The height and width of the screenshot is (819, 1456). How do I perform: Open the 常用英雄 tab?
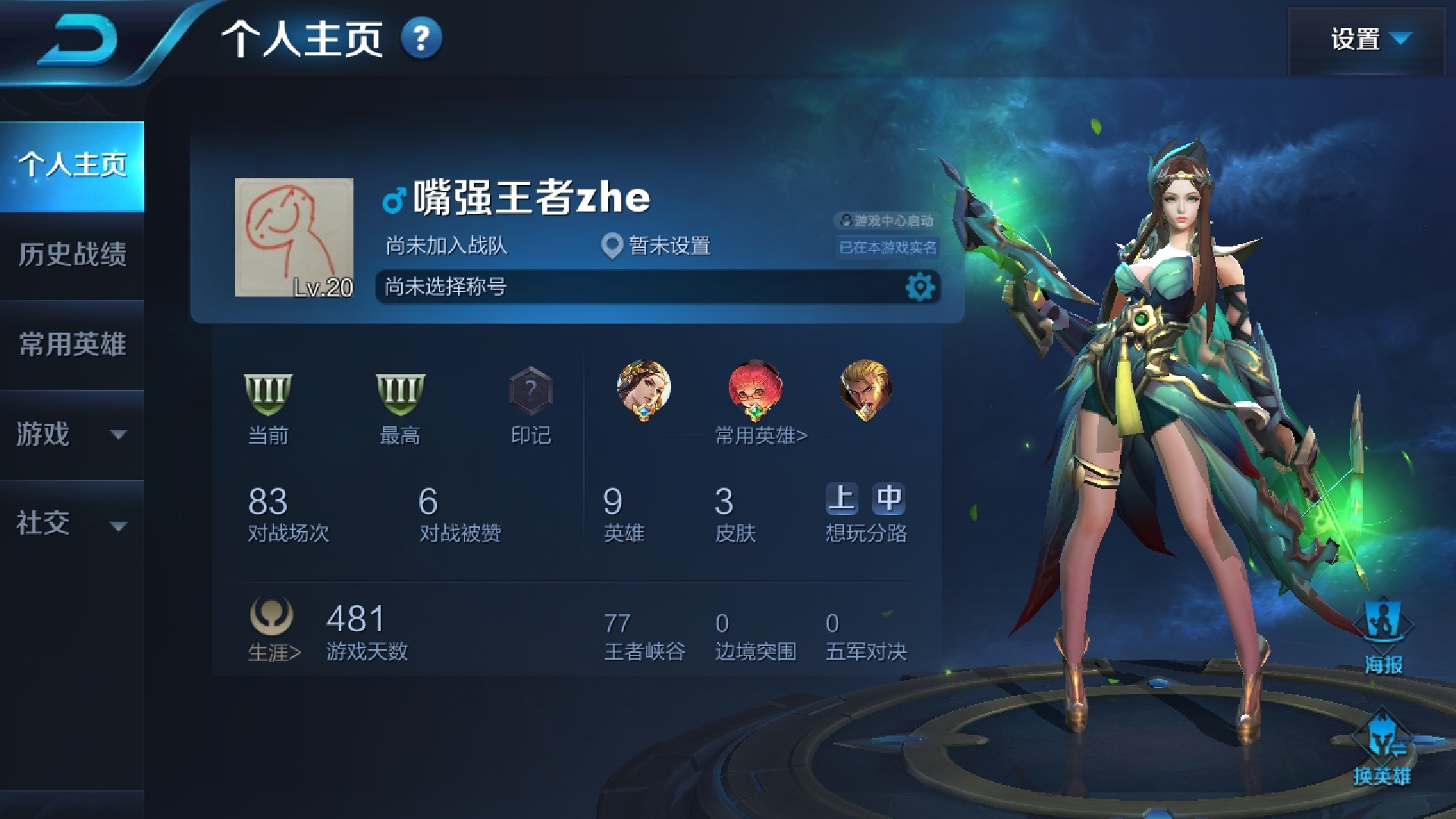pyautogui.click(x=73, y=344)
